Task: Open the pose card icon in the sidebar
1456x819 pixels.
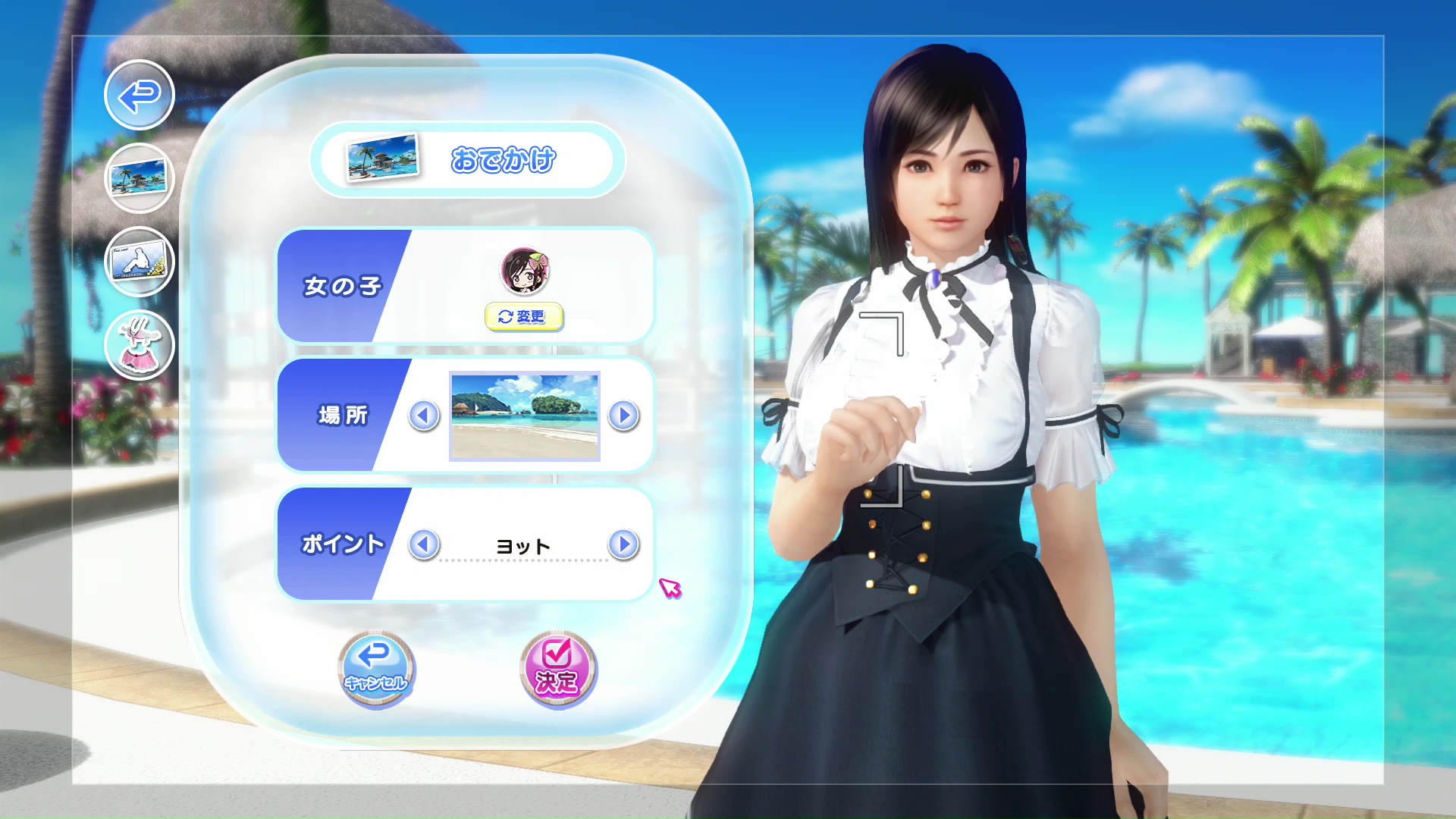Action: coord(139,262)
